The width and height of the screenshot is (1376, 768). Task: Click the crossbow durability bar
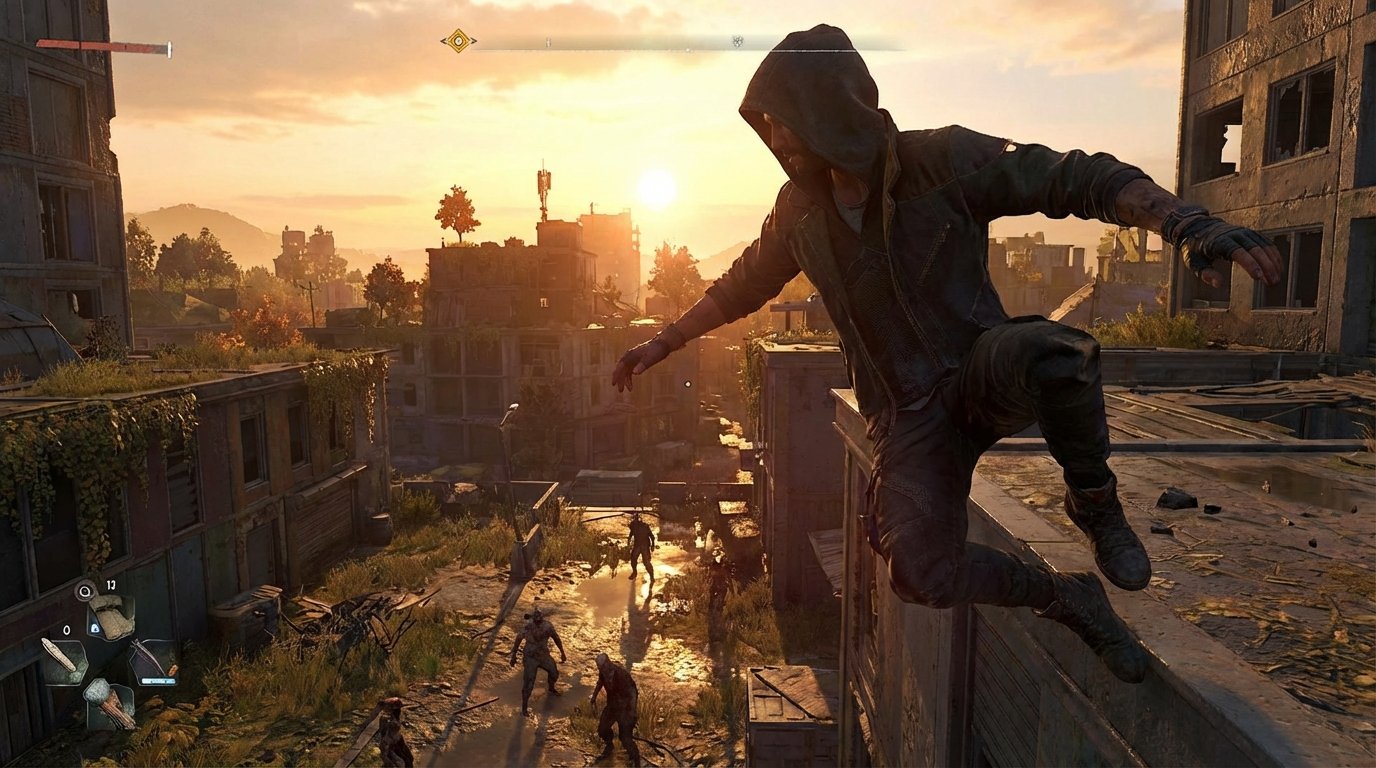[x=158, y=680]
